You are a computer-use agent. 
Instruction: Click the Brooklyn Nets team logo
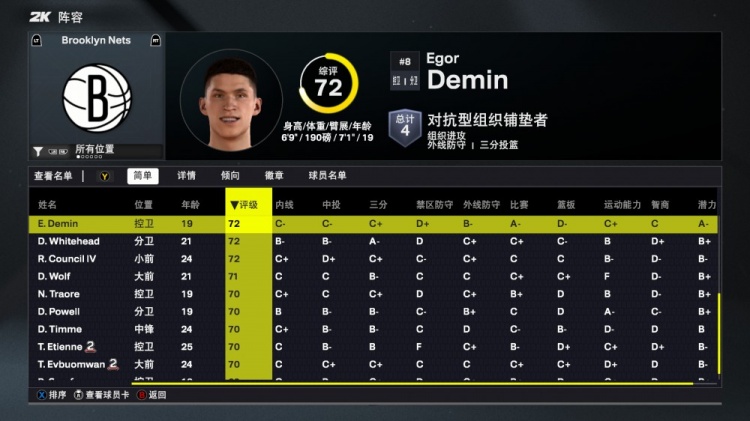(x=97, y=99)
